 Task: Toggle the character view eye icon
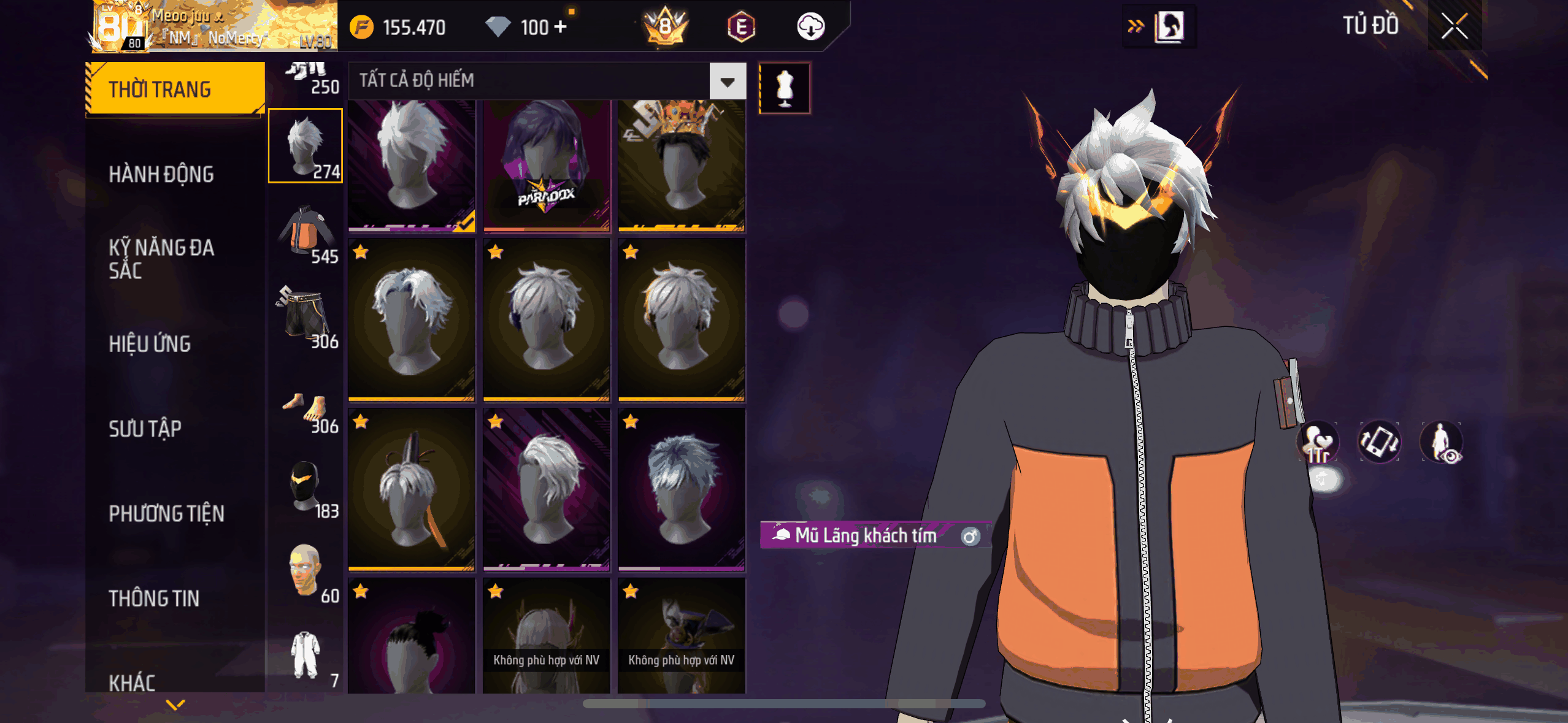1442,442
